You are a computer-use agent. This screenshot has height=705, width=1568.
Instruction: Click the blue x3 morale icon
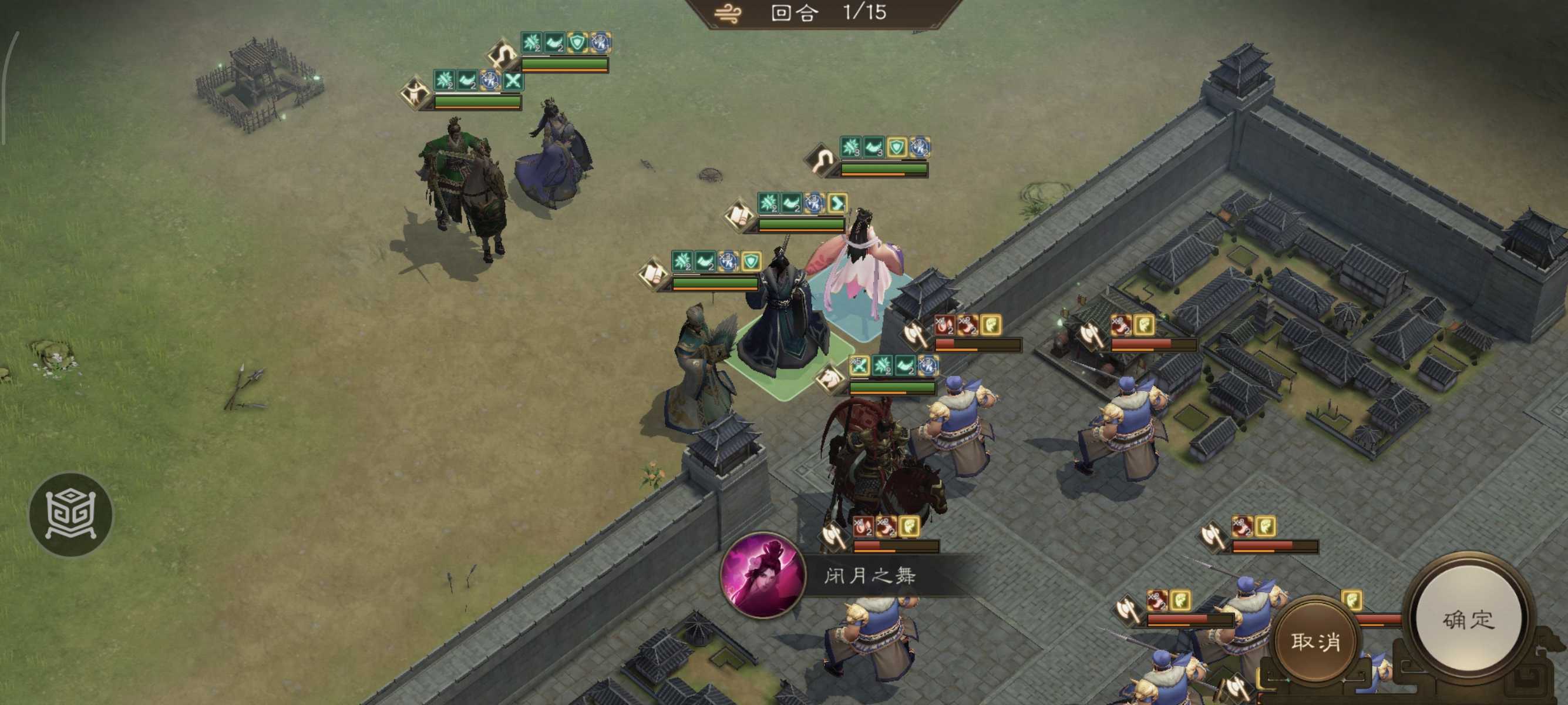coord(813,202)
